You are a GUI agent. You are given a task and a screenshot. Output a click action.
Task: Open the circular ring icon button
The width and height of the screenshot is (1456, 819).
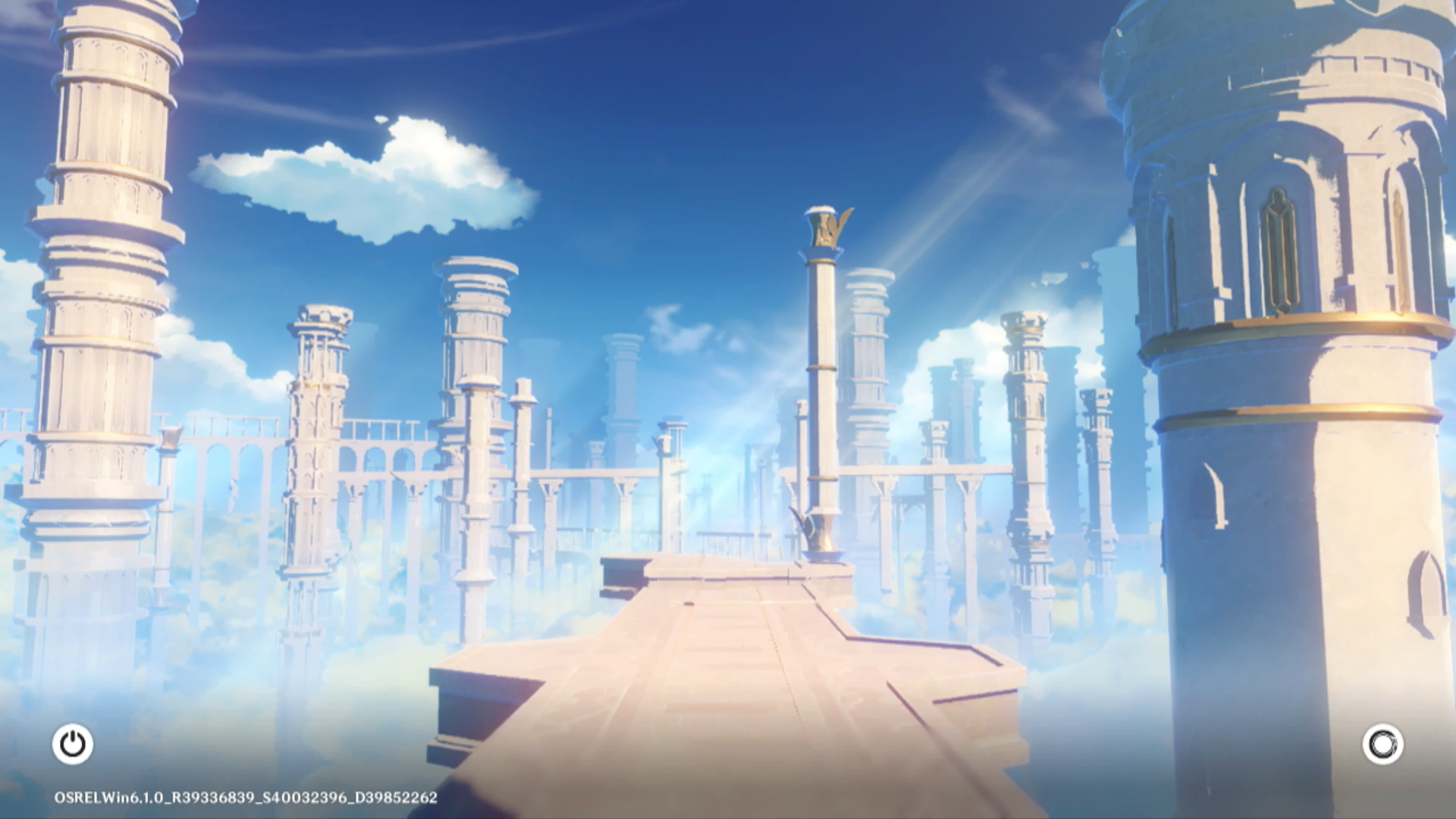pyautogui.click(x=1382, y=744)
